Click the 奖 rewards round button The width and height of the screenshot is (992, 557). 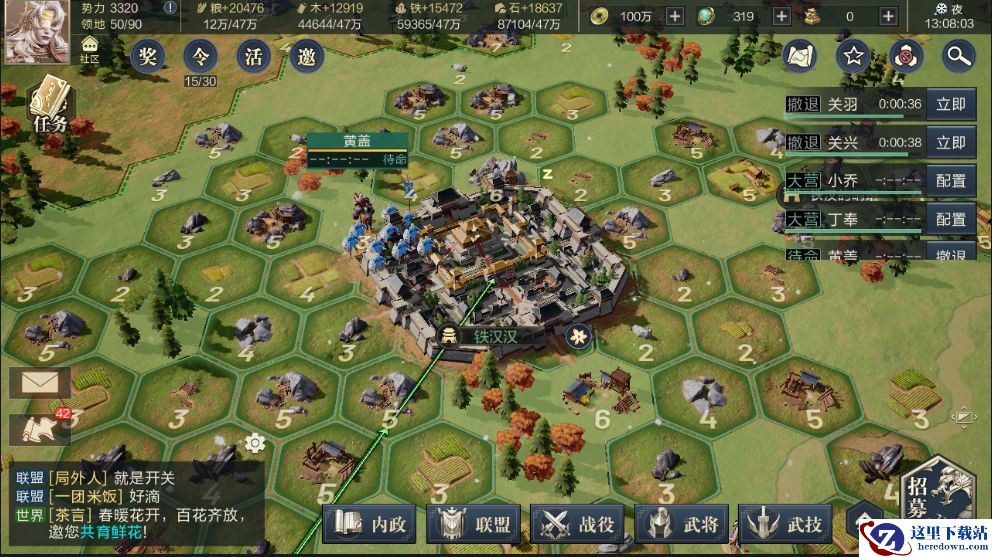click(148, 56)
